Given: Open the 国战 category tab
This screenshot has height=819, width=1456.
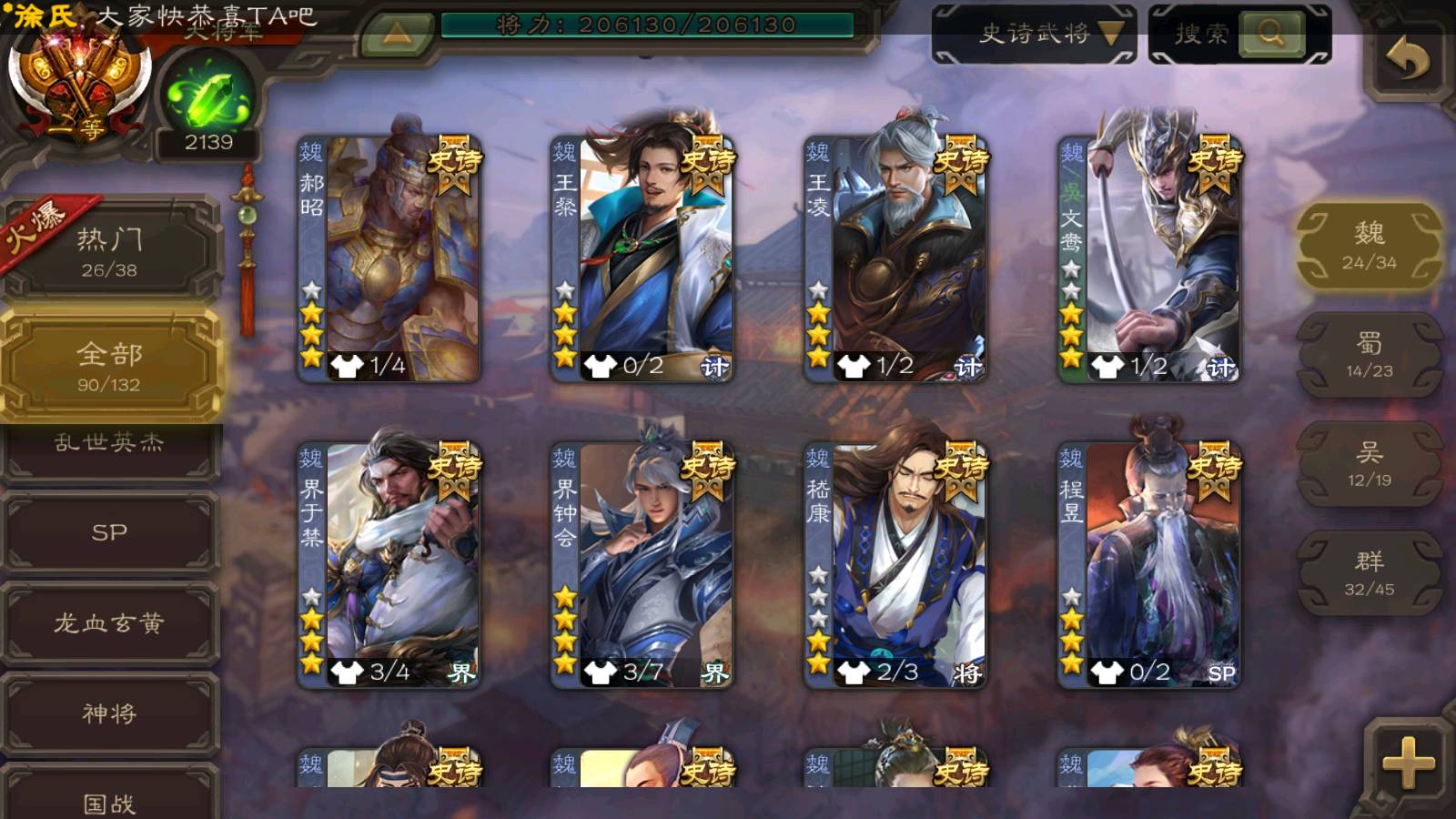Looking at the screenshot, I should (x=109, y=801).
